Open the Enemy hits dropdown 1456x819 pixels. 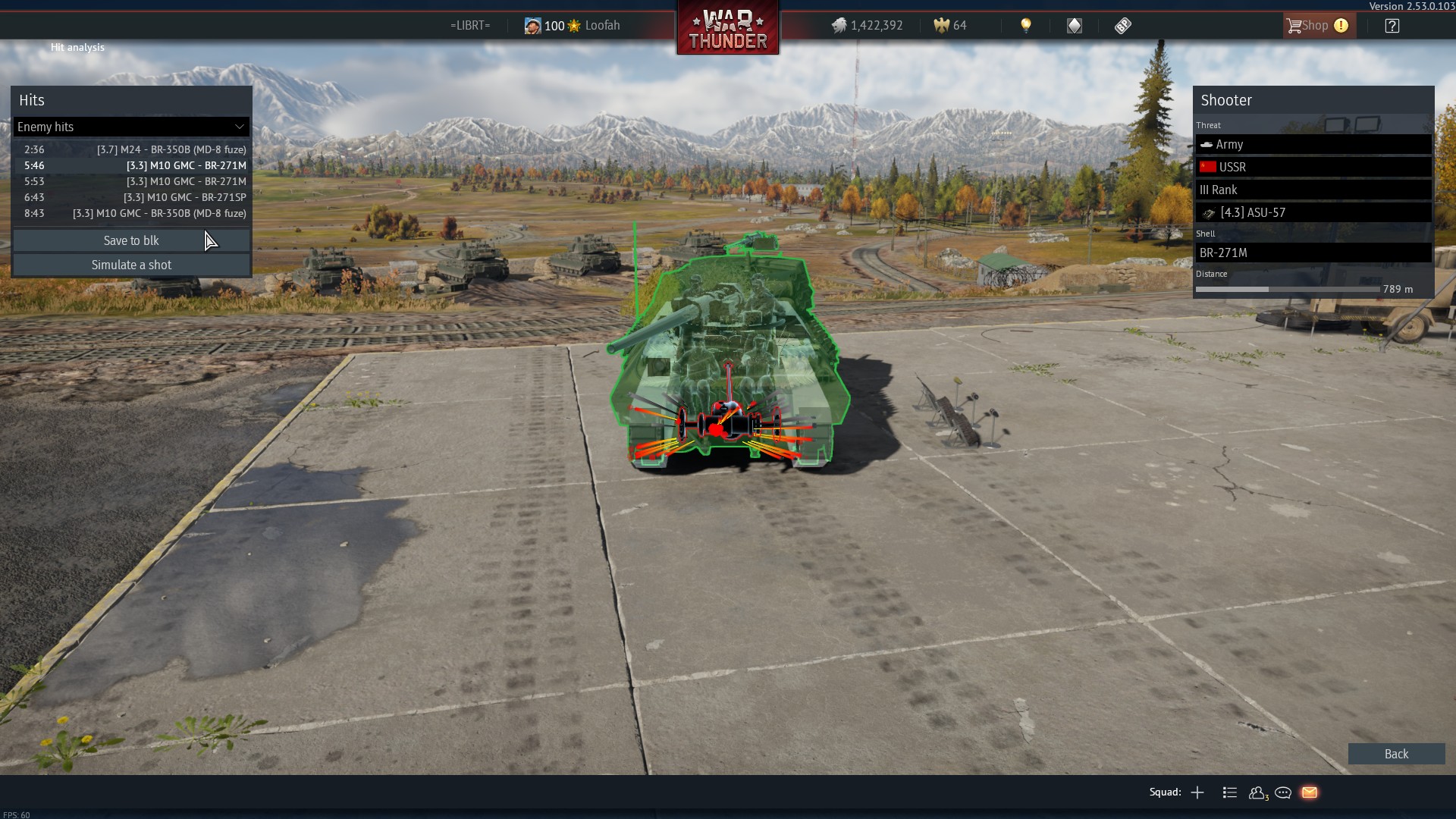[x=131, y=127]
